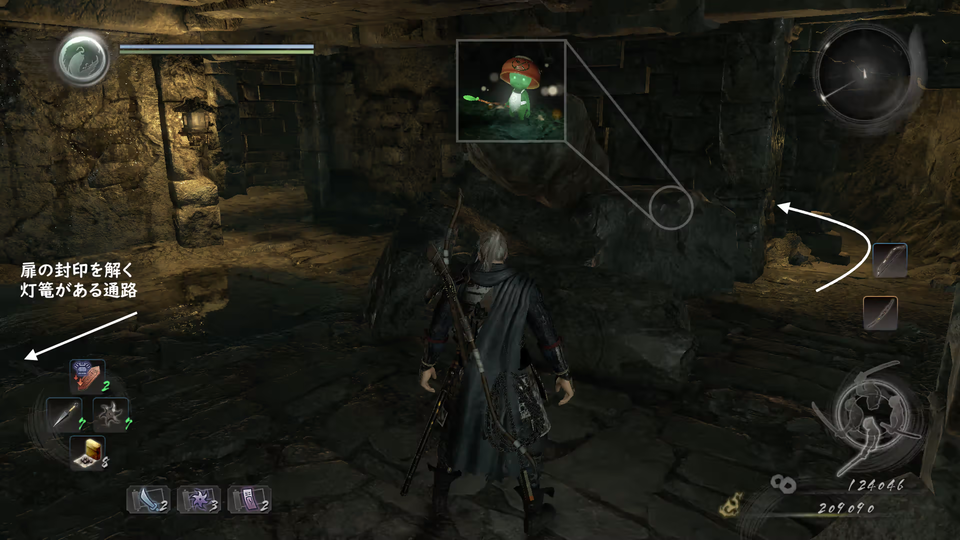Select the shuriken quick-item slot
The image size is (960, 540).
pos(110,413)
